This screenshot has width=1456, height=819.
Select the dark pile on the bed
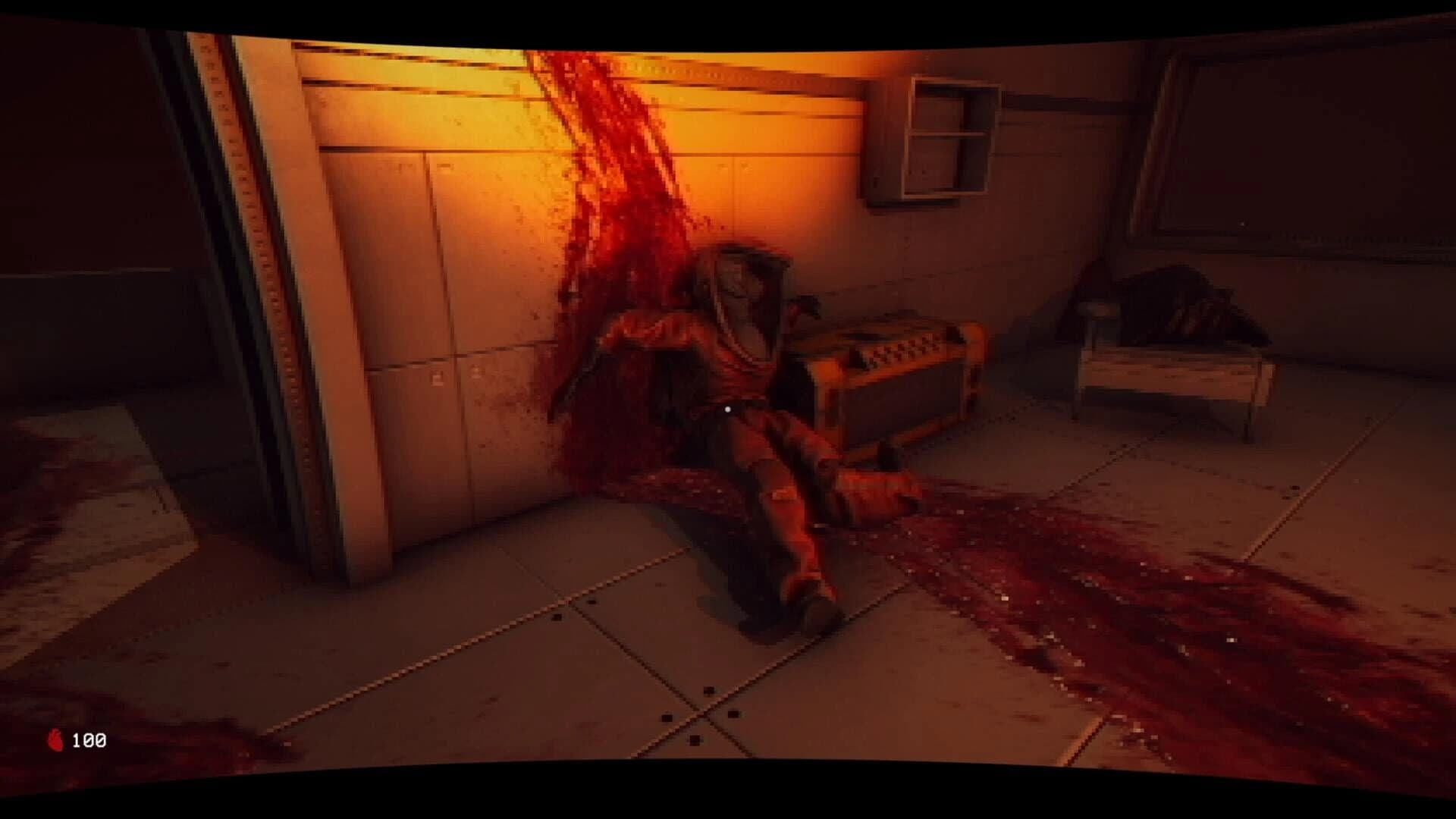point(1183,303)
